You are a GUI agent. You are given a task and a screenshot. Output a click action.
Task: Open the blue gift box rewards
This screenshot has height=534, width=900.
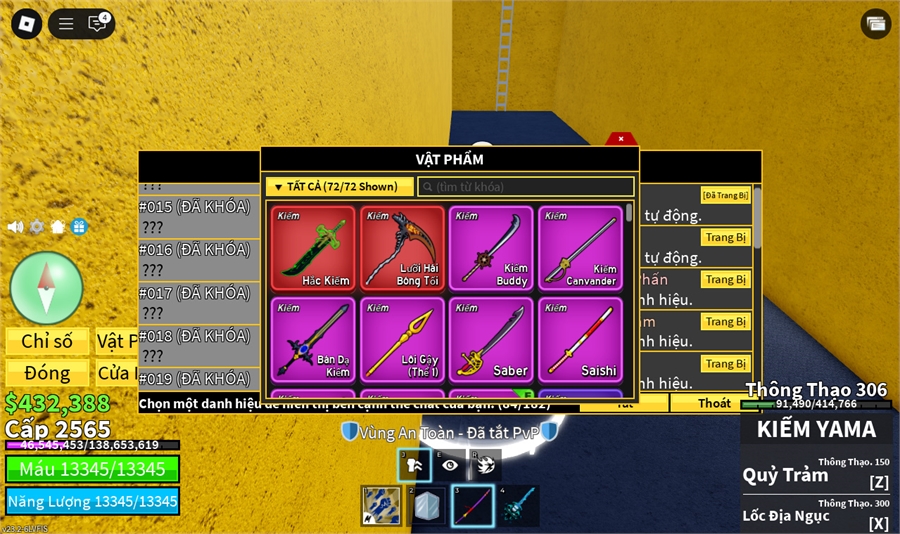coord(79,227)
